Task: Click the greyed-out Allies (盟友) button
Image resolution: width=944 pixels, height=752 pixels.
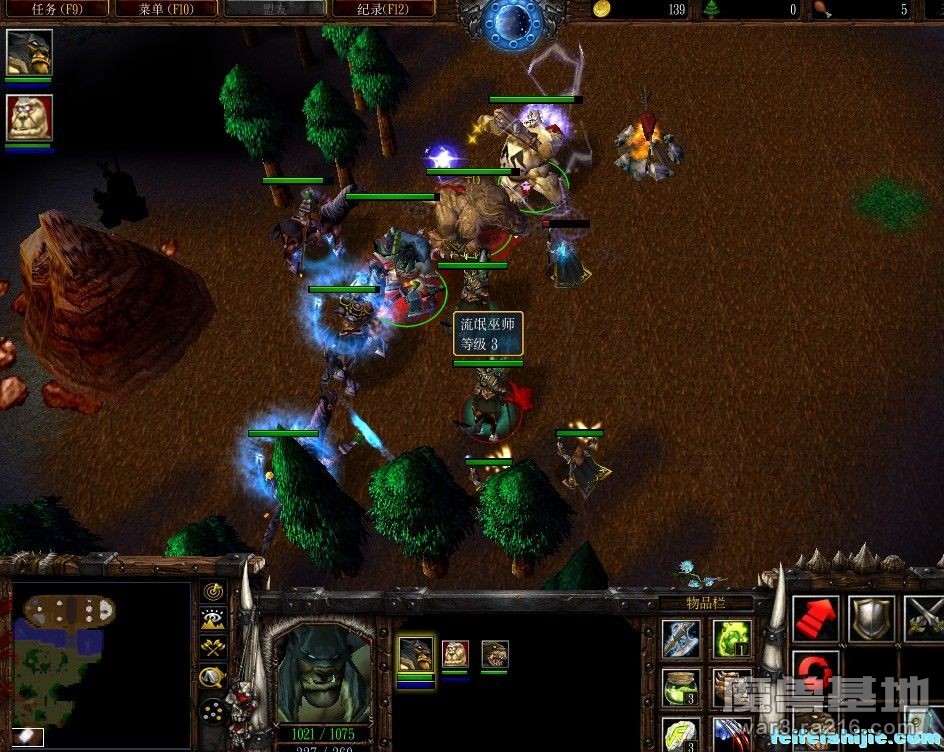Action: [273, 9]
